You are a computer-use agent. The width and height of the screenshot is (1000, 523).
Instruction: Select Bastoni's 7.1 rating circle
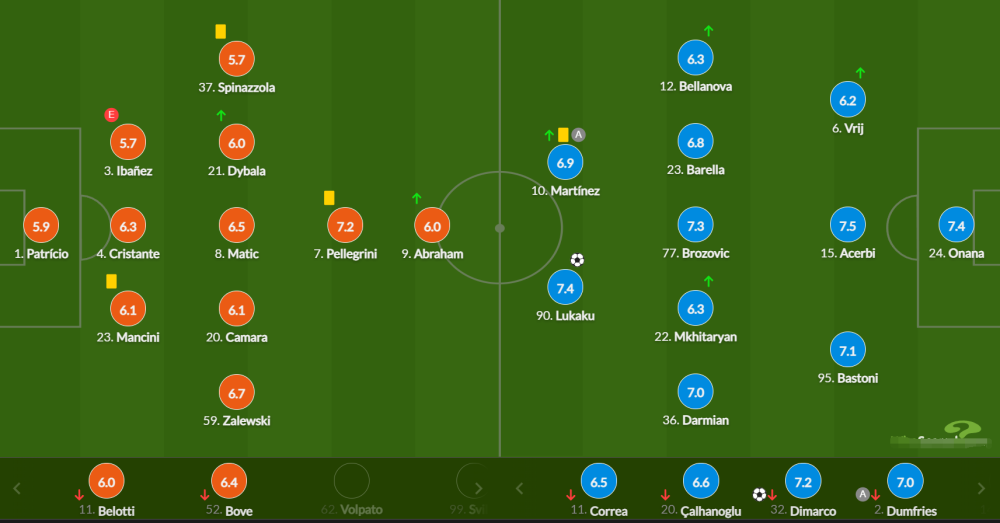tap(848, 351)
